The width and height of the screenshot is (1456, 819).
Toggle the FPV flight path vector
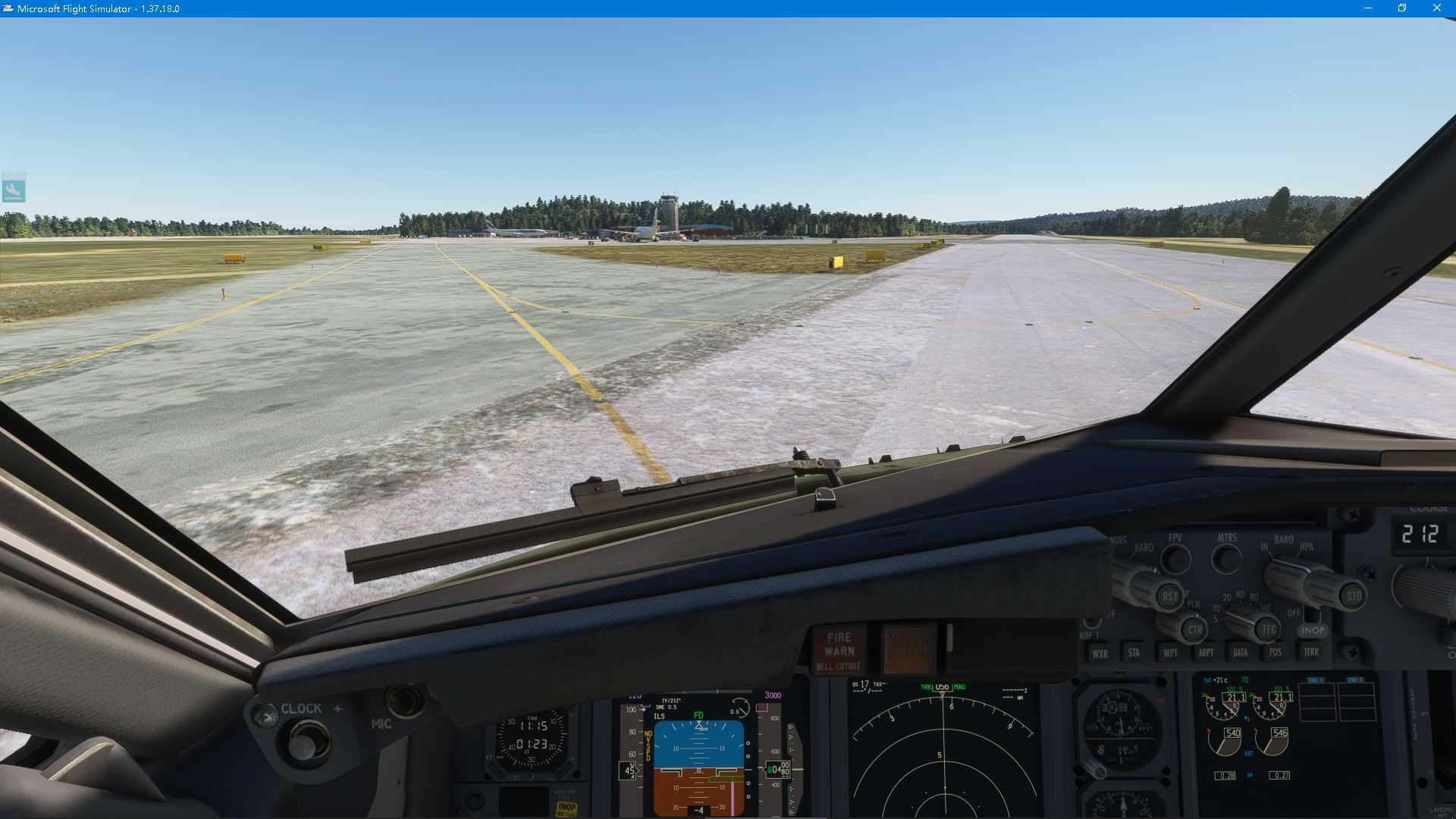pos(1175,559)
